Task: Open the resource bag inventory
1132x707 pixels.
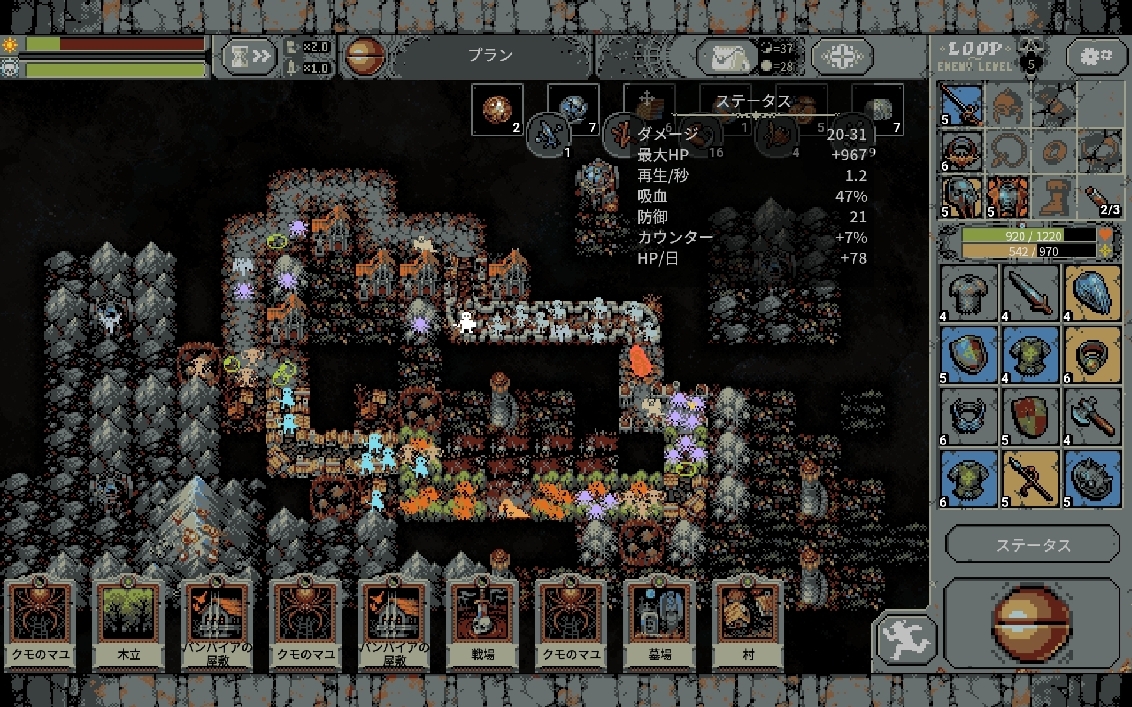Action: pyautogui.click(x=728, y=57)
